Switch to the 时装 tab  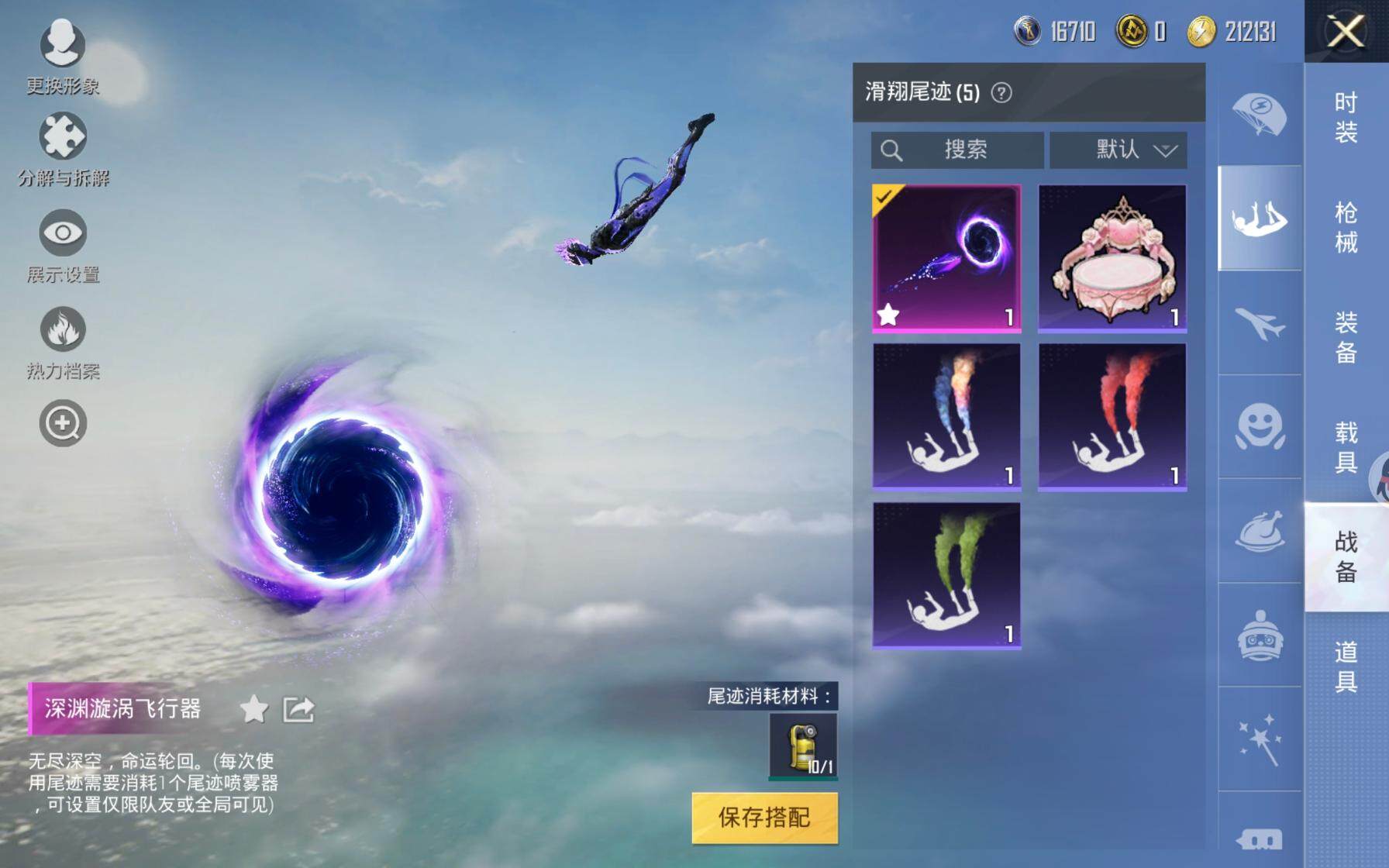(x=1346, y=118)
